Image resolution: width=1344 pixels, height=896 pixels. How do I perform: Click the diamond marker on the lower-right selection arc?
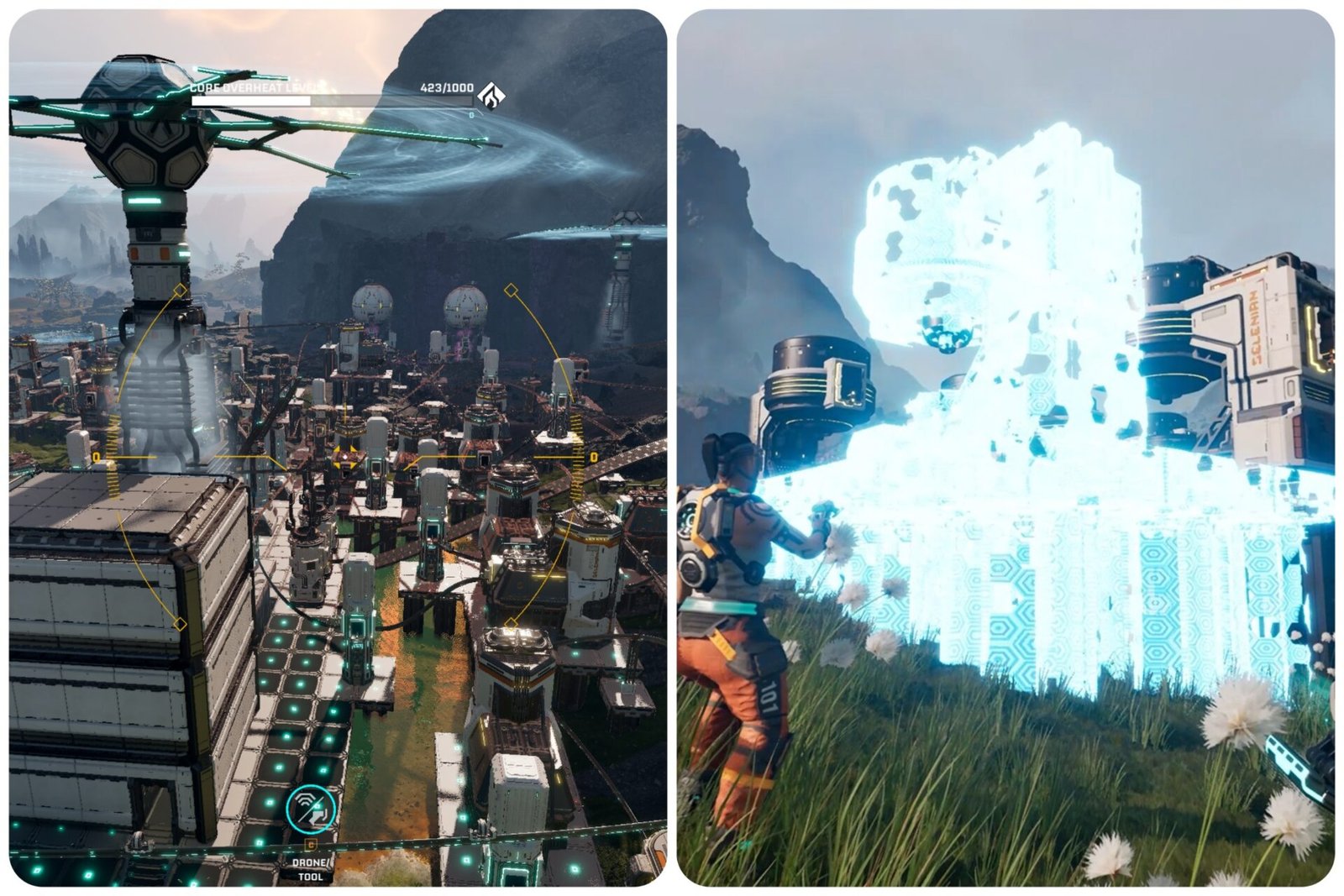511,623
